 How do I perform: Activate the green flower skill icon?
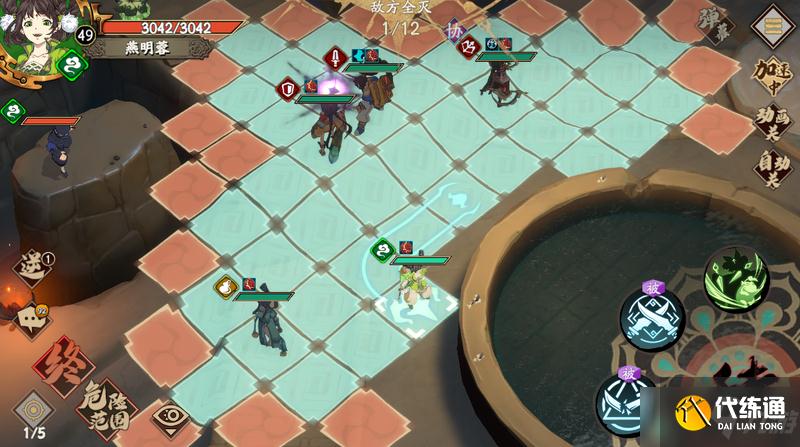(x=738, y=277)
